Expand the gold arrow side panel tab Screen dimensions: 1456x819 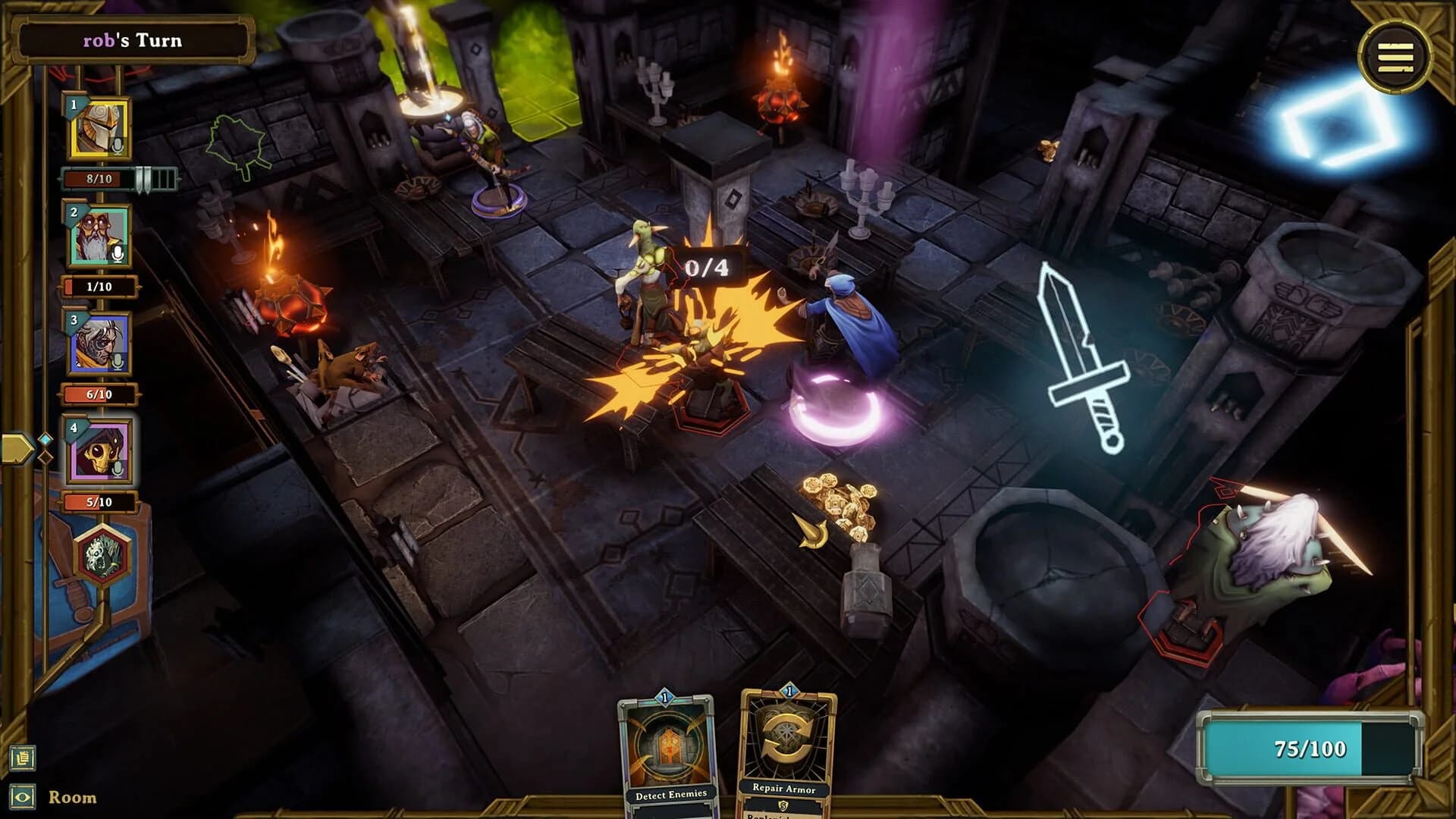(17, 449)
